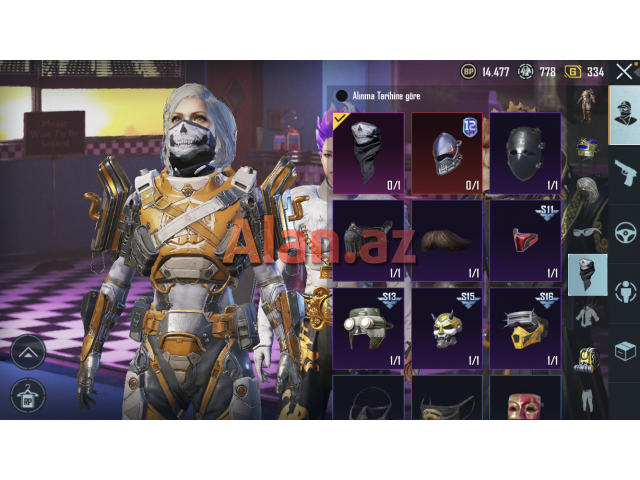This screenshot has height=480, width=640.
Task: Close the inventory screen
Action: pyautogui.click(x=624, y=71)
